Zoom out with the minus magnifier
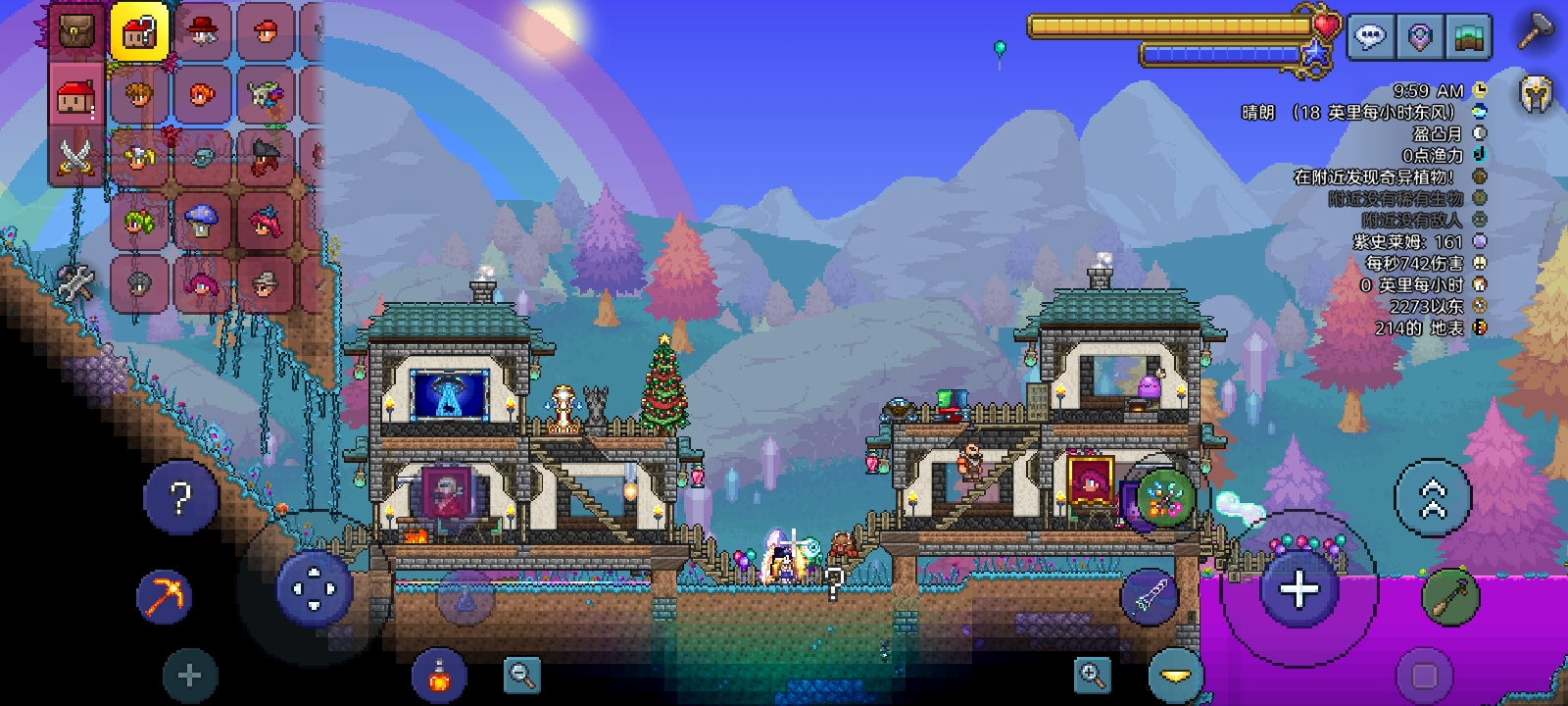 pos(521,674)
